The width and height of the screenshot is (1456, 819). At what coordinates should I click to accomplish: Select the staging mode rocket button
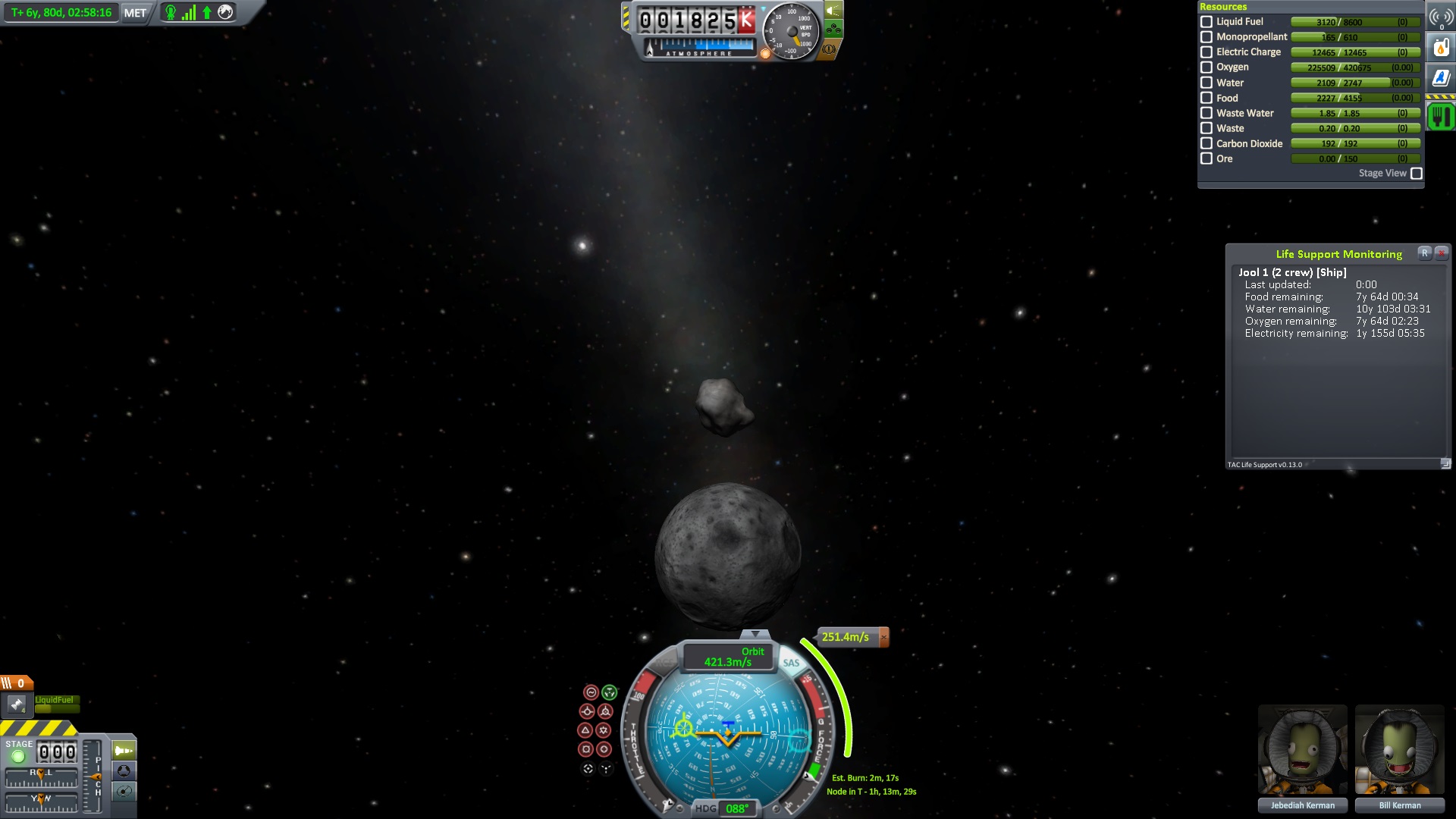click(124, 751)
